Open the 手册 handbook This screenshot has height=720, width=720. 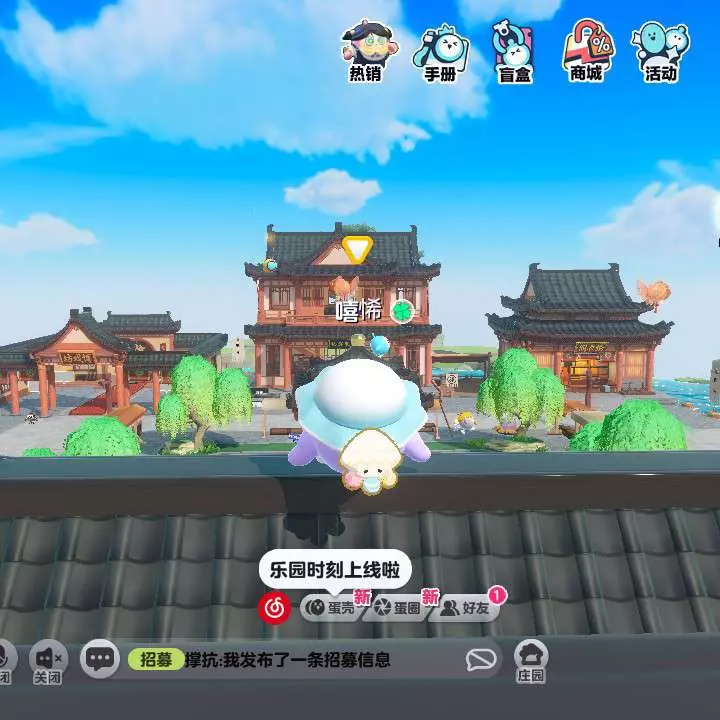[x=440, y=50]
